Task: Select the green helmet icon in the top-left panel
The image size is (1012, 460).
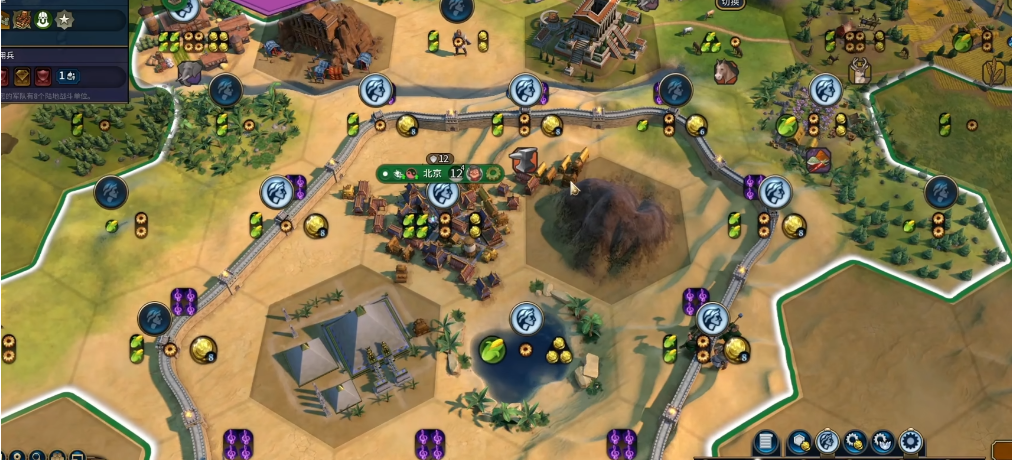Action: pyautogui.click(x=42, y=19)
